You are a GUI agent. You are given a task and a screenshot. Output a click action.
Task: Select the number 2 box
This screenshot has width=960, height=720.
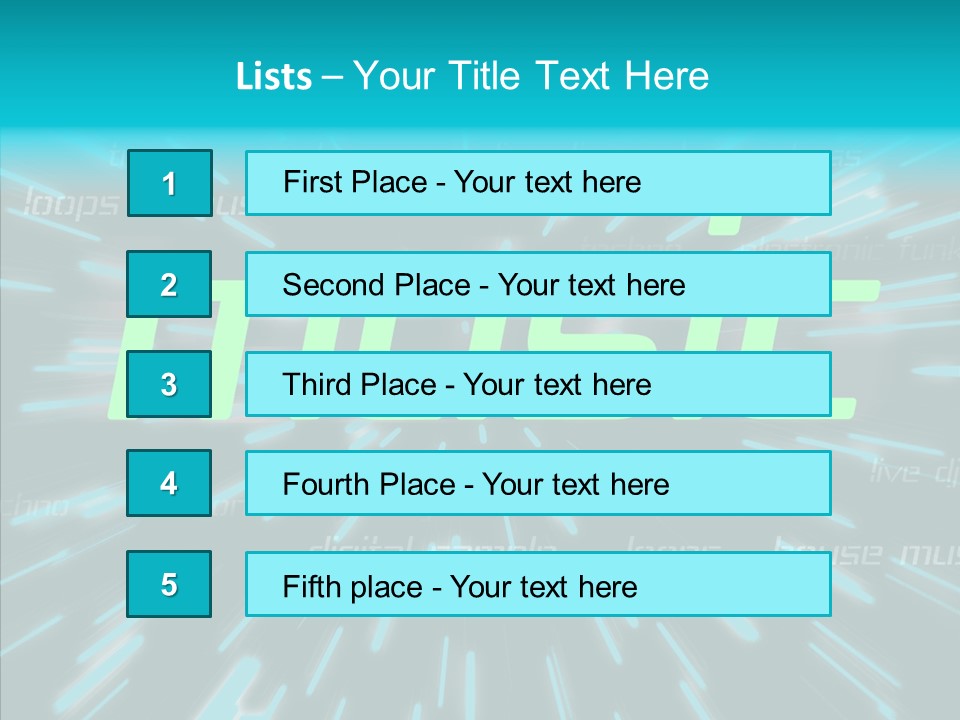[x=169, y=284]
